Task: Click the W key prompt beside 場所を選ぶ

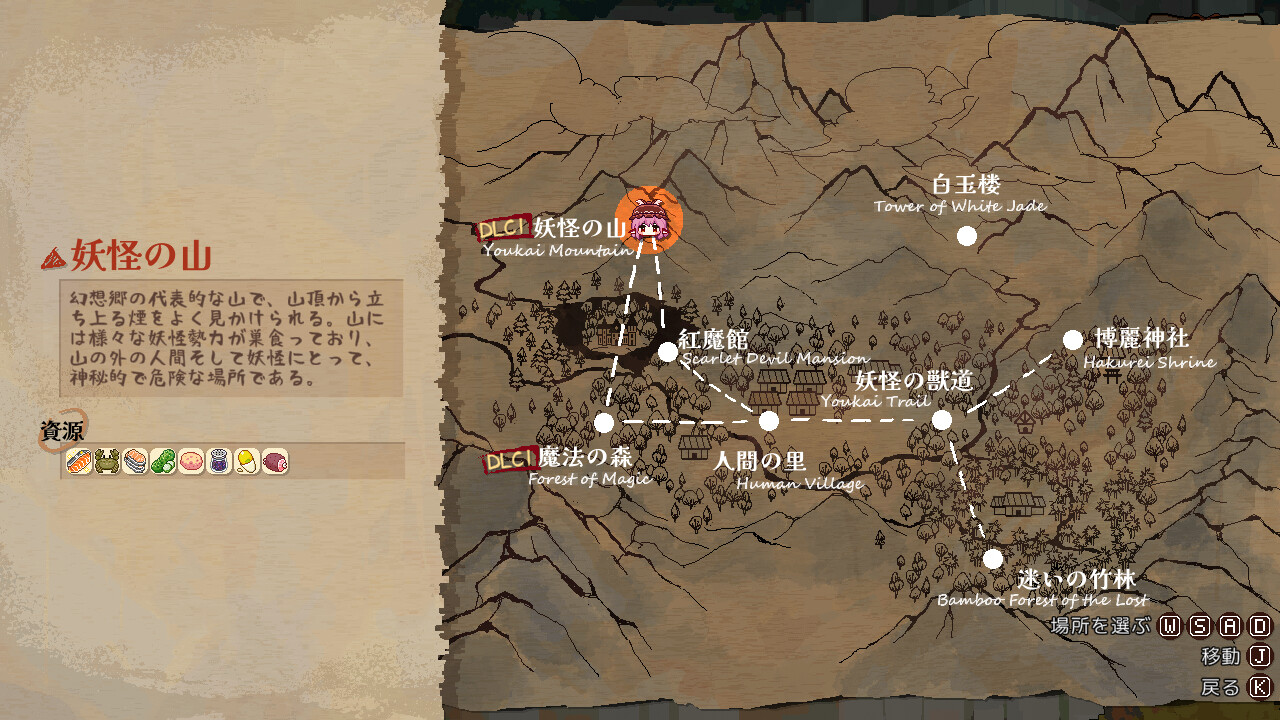Action: click(1169, 626)
